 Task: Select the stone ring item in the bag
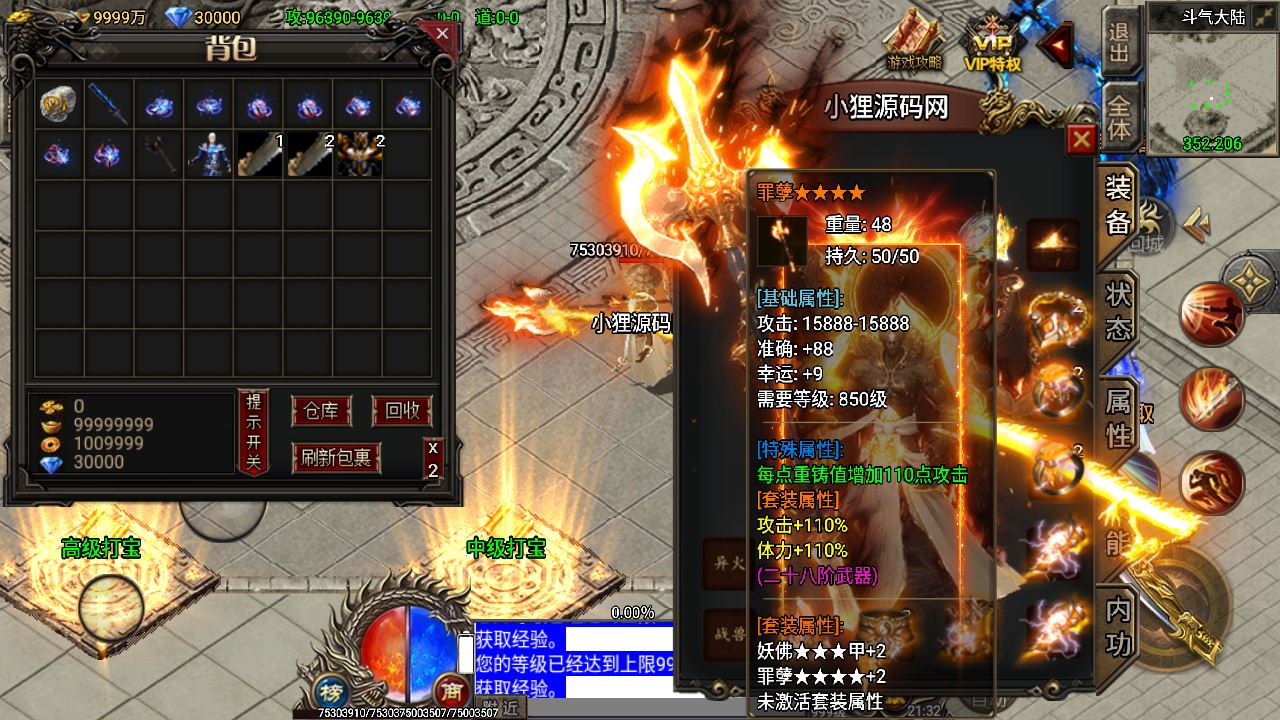click(58, 104)
